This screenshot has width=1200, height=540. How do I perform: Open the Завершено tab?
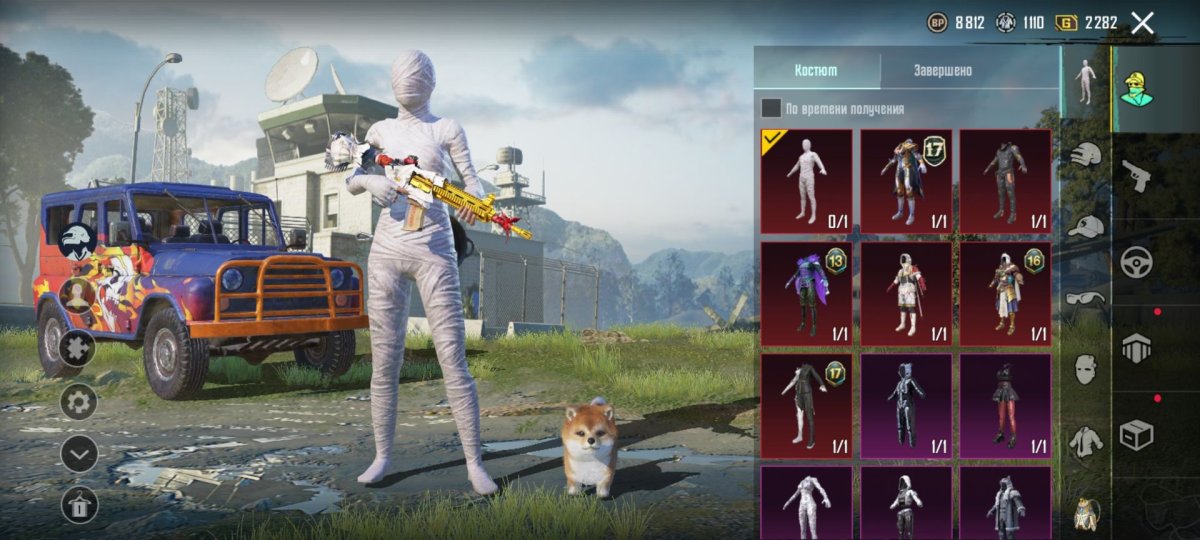(942, 71)
